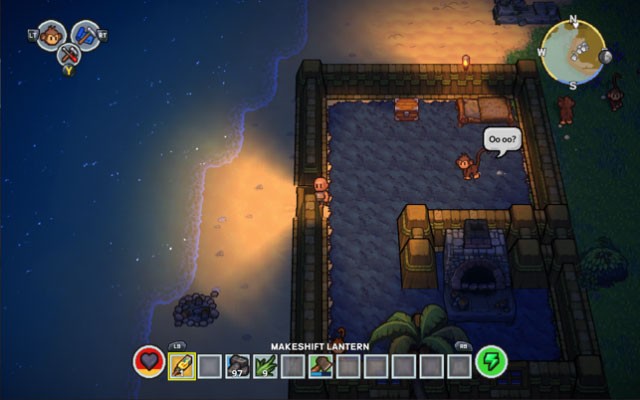Choose the green leaves hotbar slot
This screenshot has width=640, height=400.
point(266,365)
